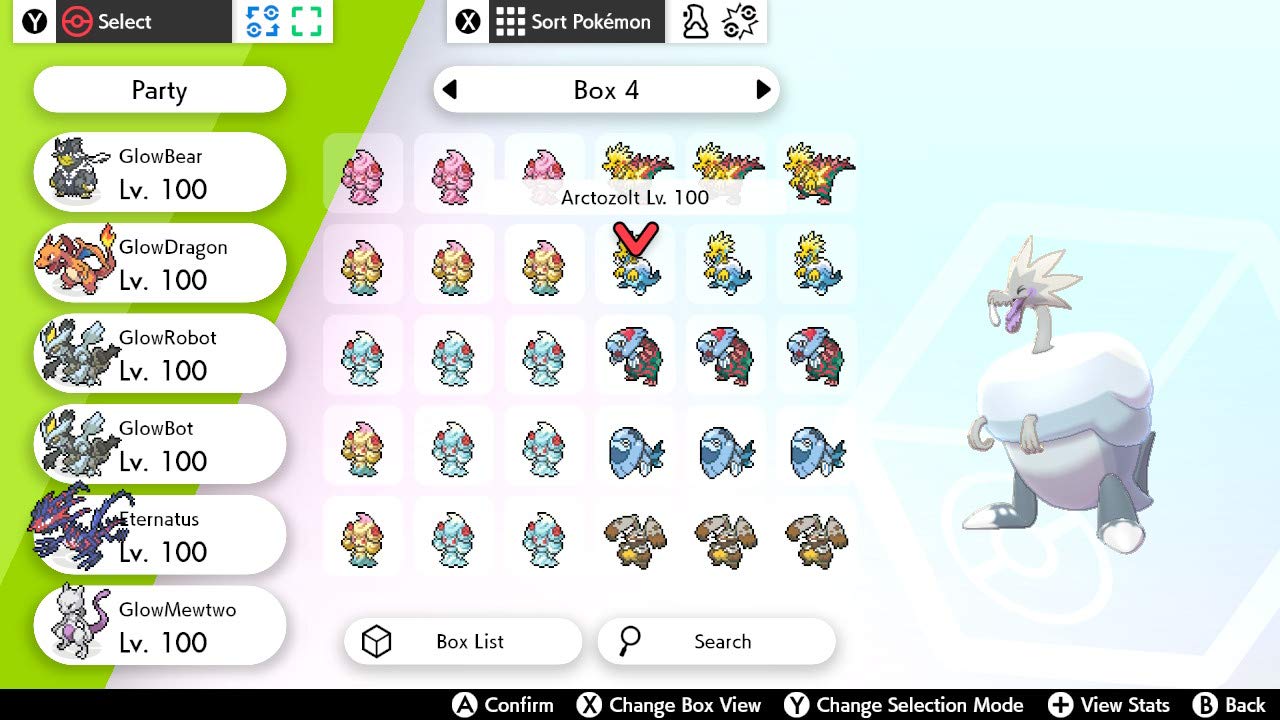Select GlowMewtwo from the party

[158, 625]
